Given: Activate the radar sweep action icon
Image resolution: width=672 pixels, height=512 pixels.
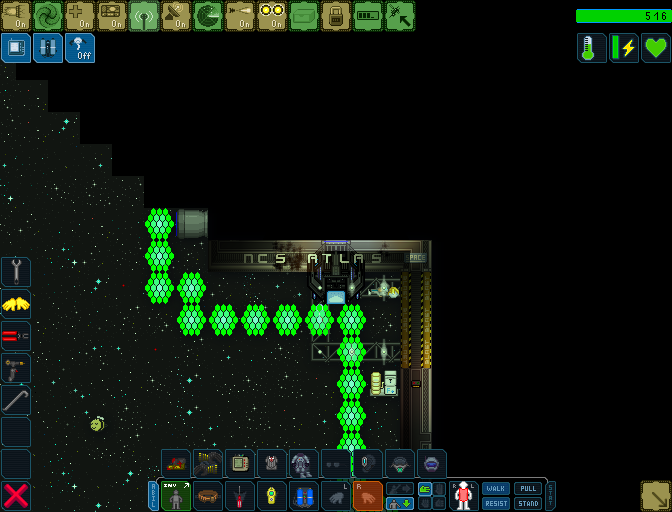Looking at the screenshot, I should 208,16.
